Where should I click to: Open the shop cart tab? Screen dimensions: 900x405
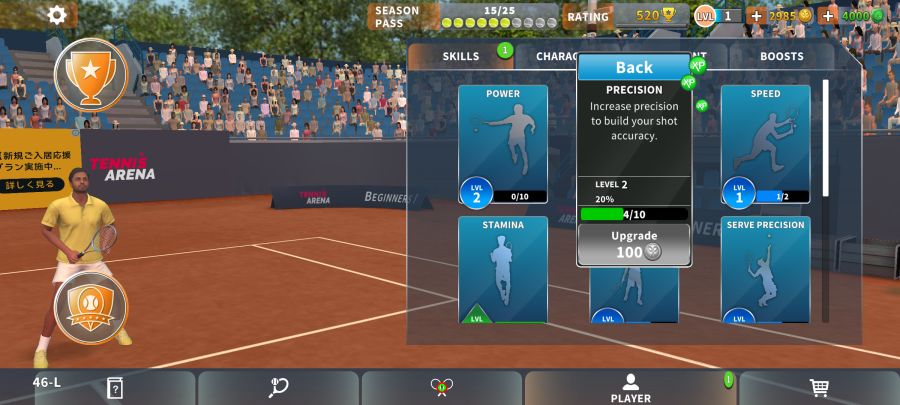(819, 388)
